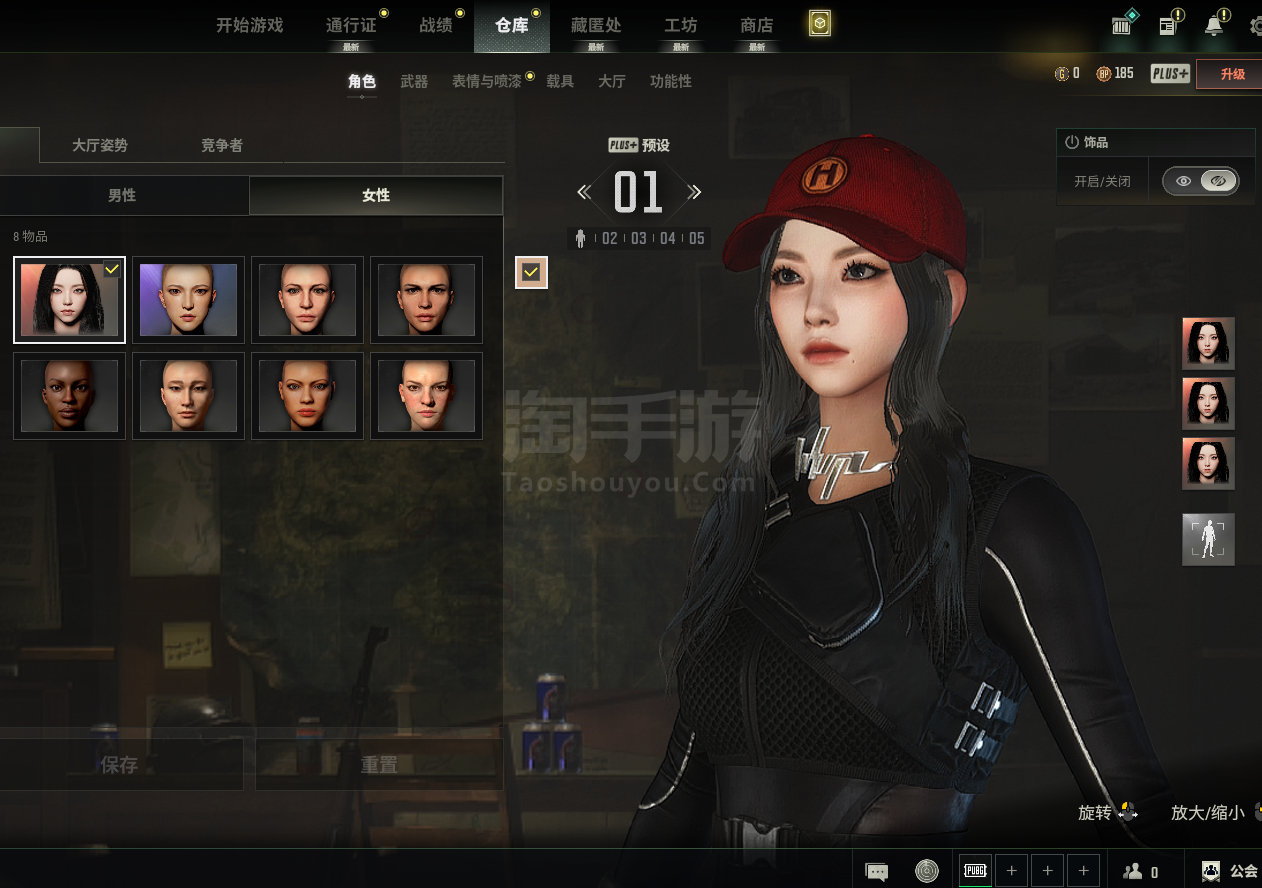Pick the purple-background bald face preset
1262x888 pixels.
tap(188, 300)
